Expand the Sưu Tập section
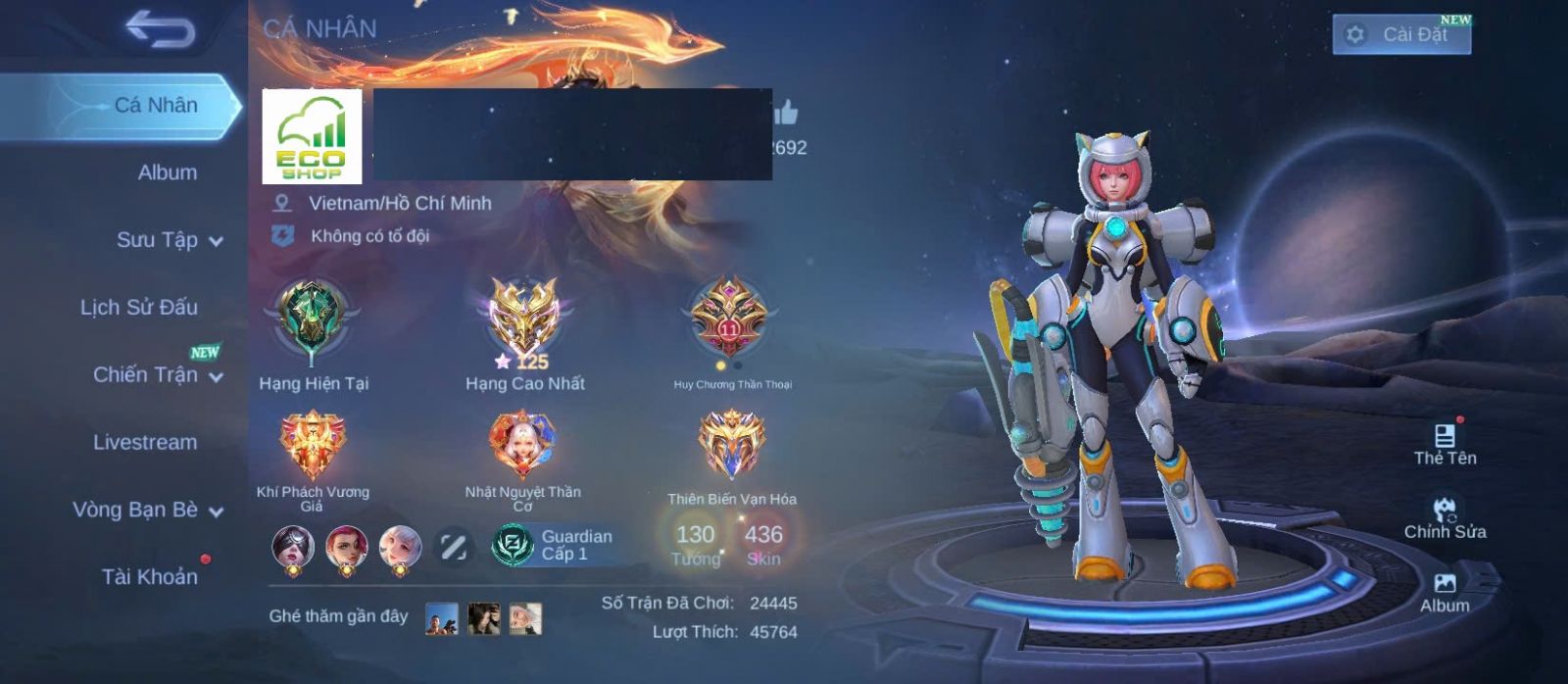Image resolution: width=1568 pixels, height=684 pixels. pos(169,240)
